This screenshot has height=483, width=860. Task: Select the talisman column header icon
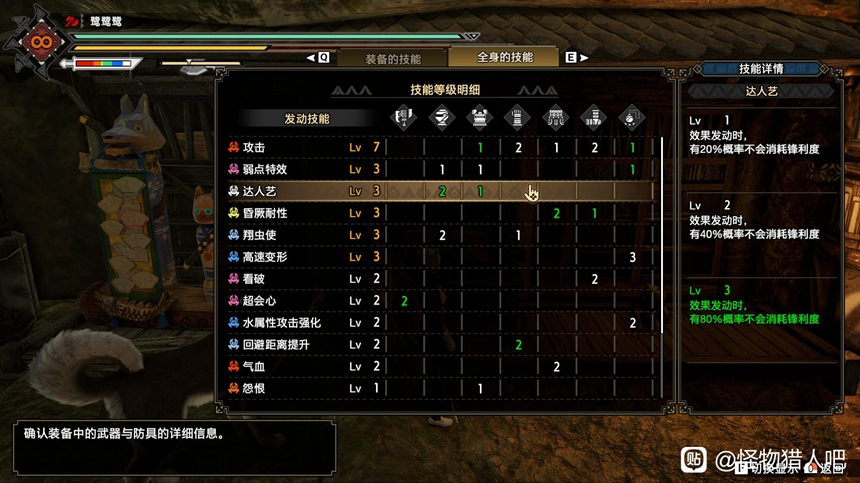tap(632, 118)
